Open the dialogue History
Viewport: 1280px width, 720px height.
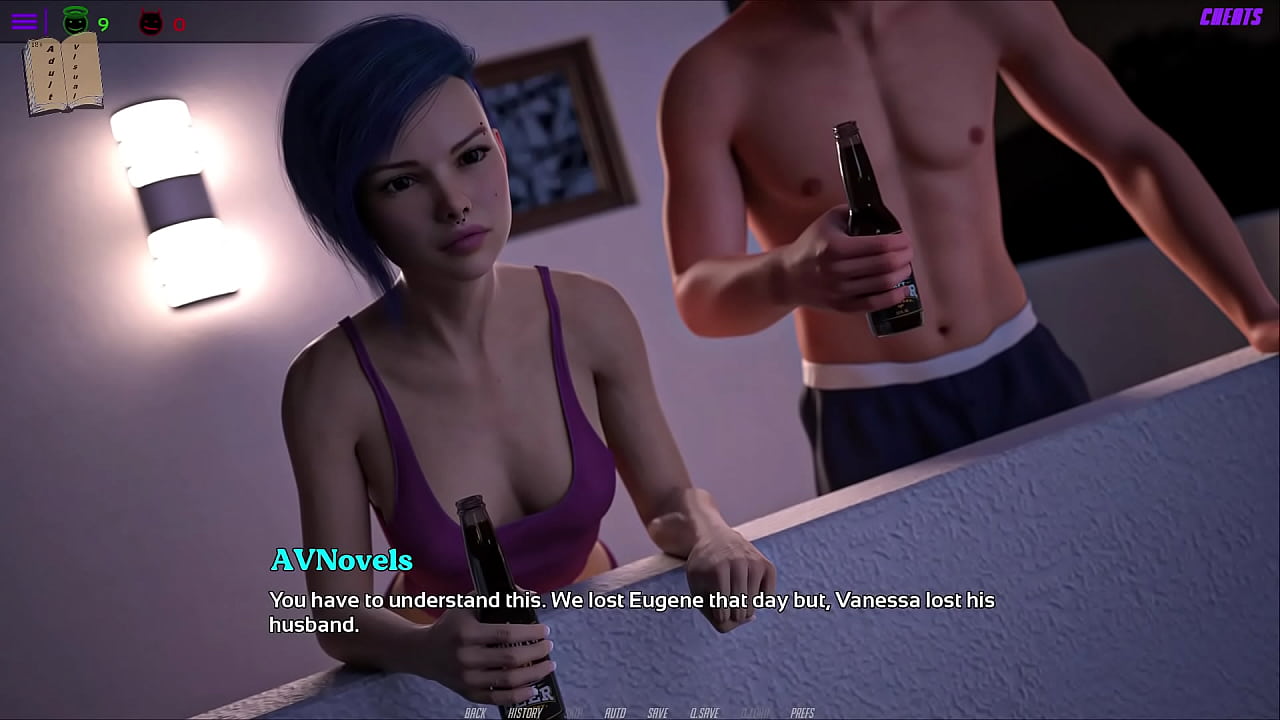(525, 712)
